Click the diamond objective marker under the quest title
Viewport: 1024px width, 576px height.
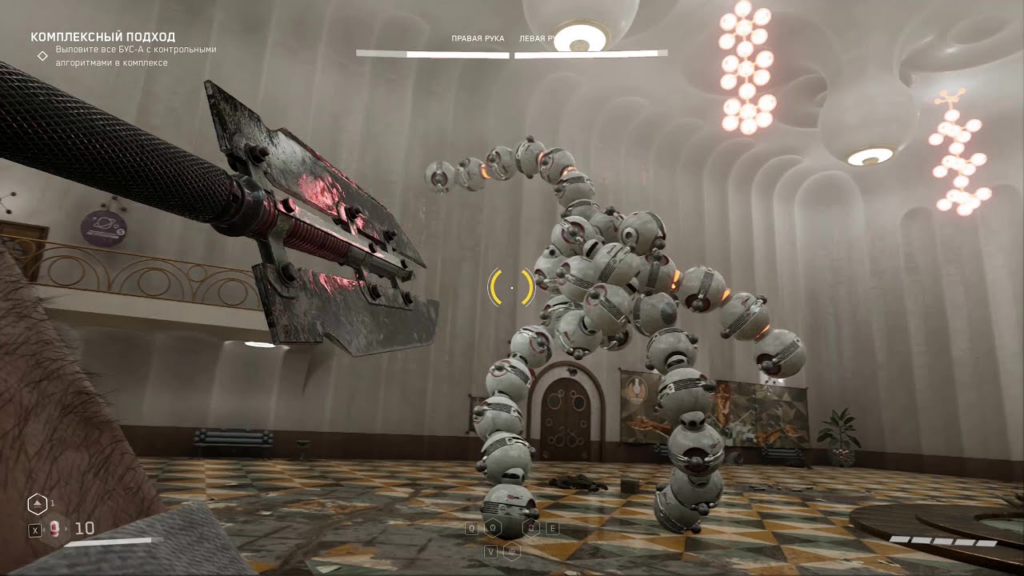tap(42, 56)
